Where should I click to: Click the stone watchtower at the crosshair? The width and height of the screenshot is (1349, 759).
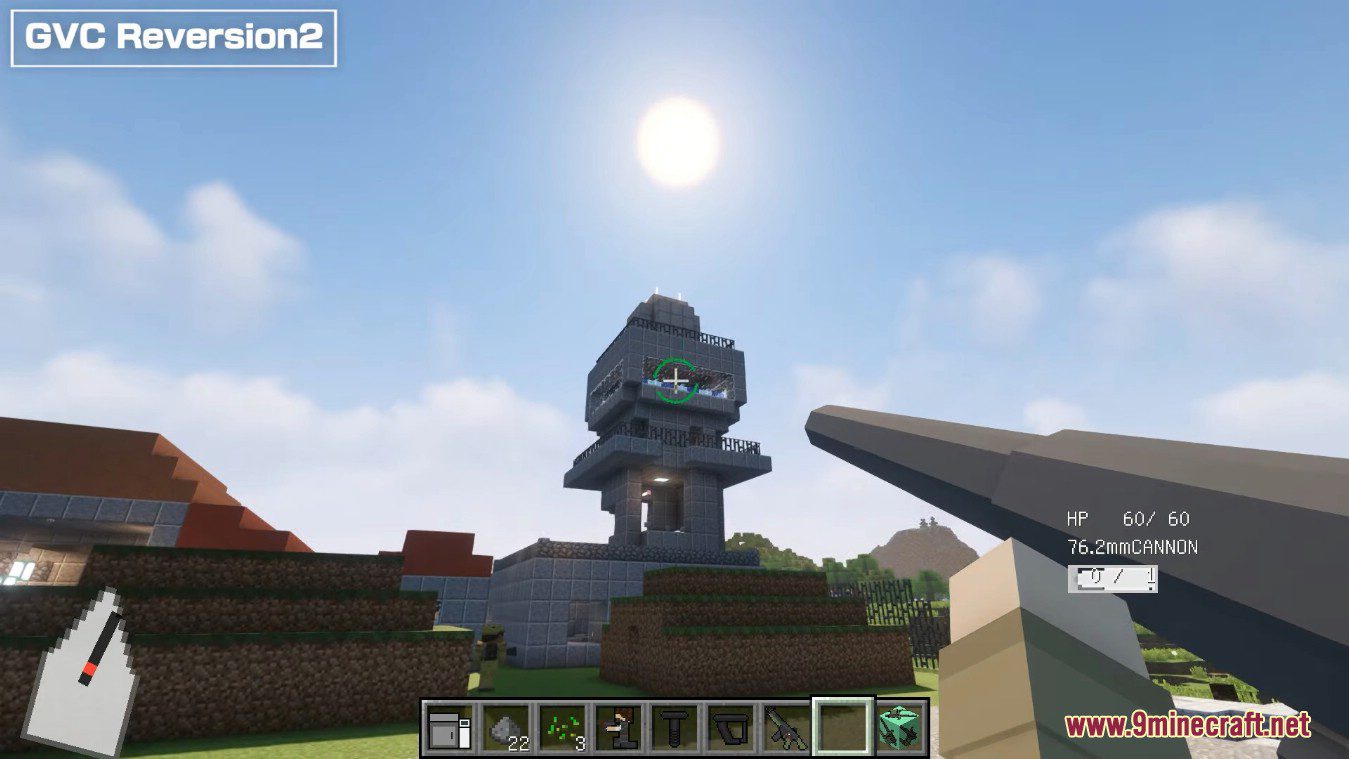(x=675, y=381)
